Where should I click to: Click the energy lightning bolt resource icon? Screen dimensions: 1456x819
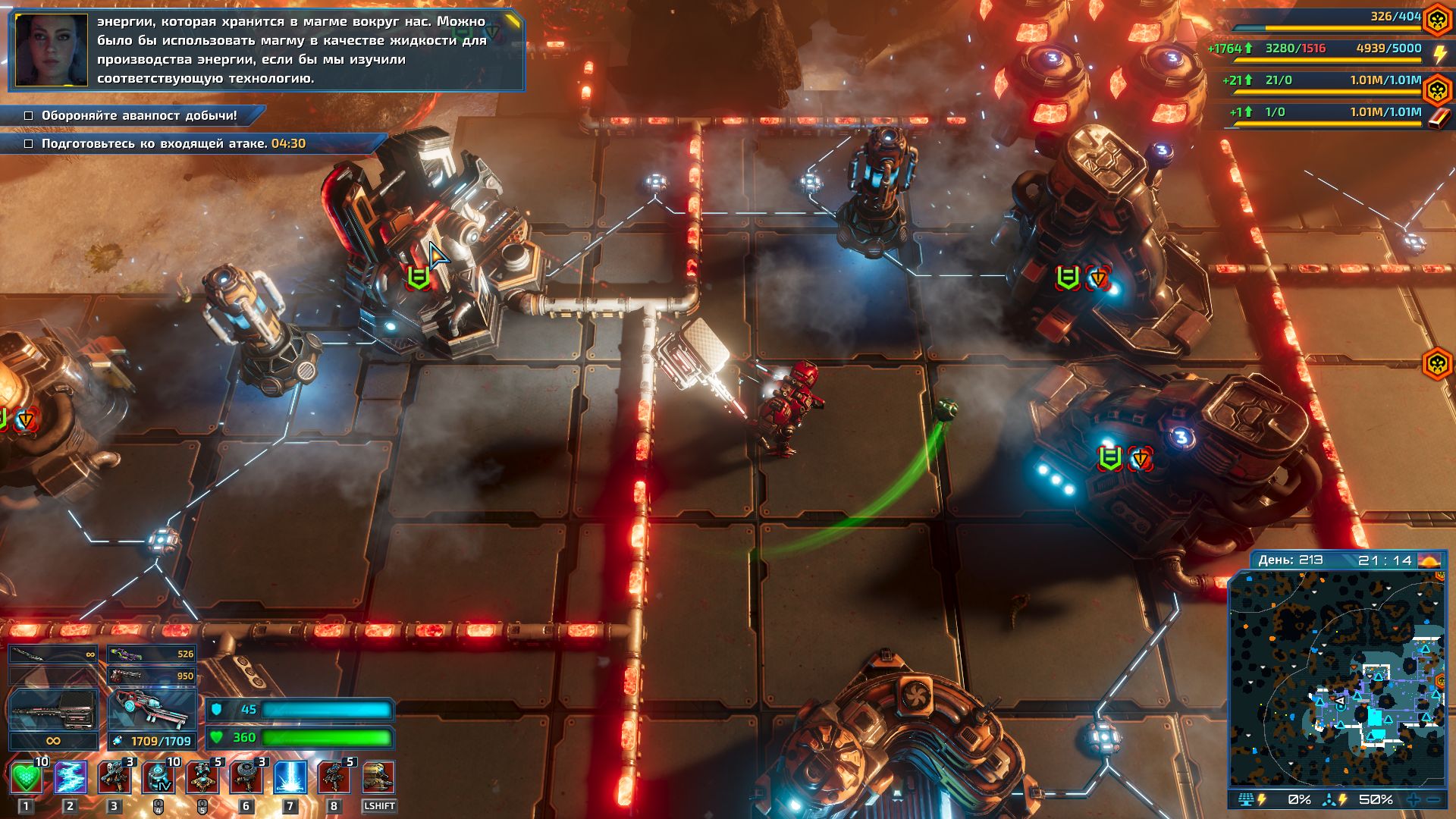(1439, 54)
